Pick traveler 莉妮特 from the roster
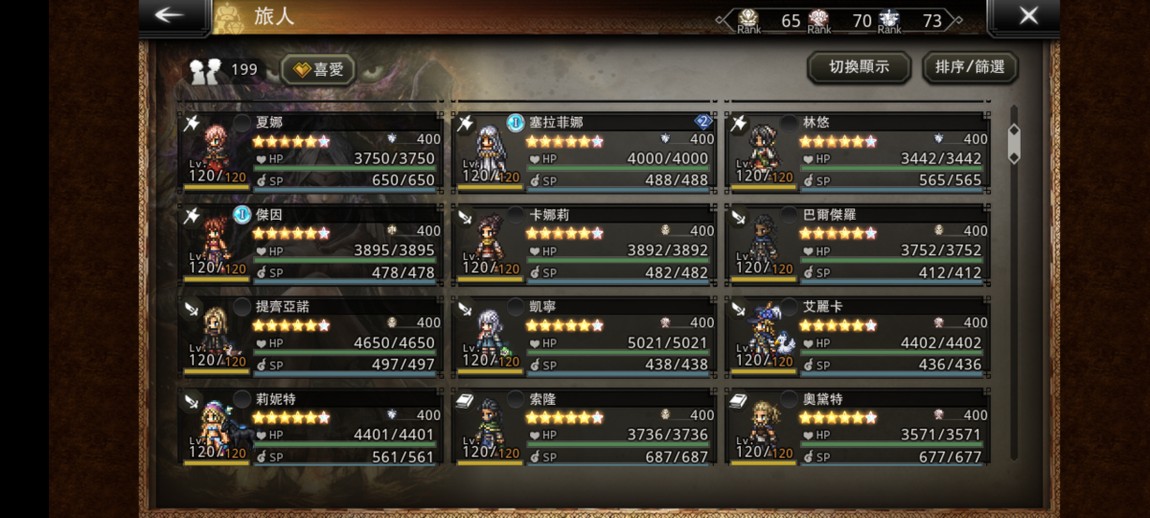1150x518 pixels. tap(311, 427)
